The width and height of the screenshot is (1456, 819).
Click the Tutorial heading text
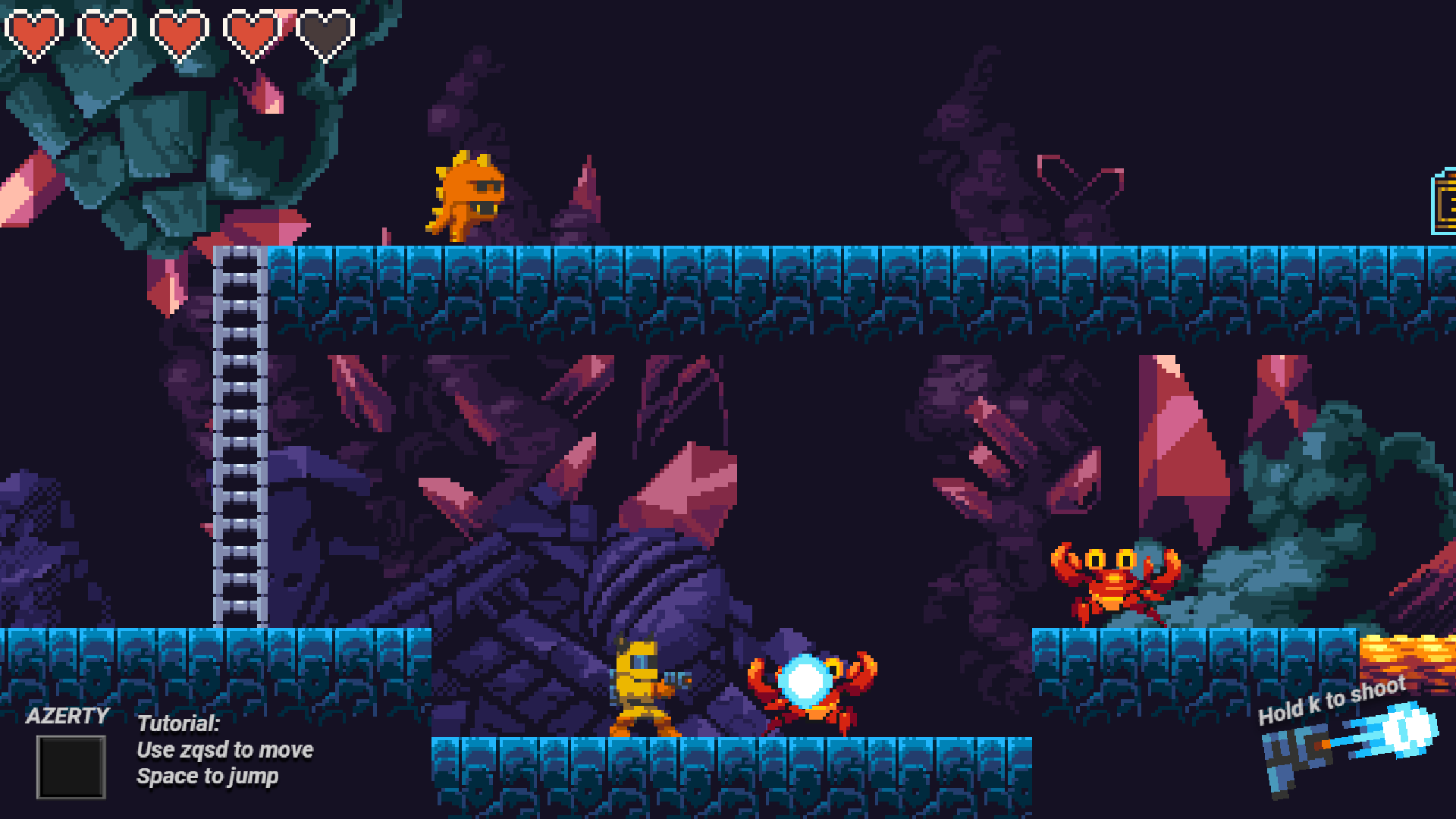[x=177, y=723]
